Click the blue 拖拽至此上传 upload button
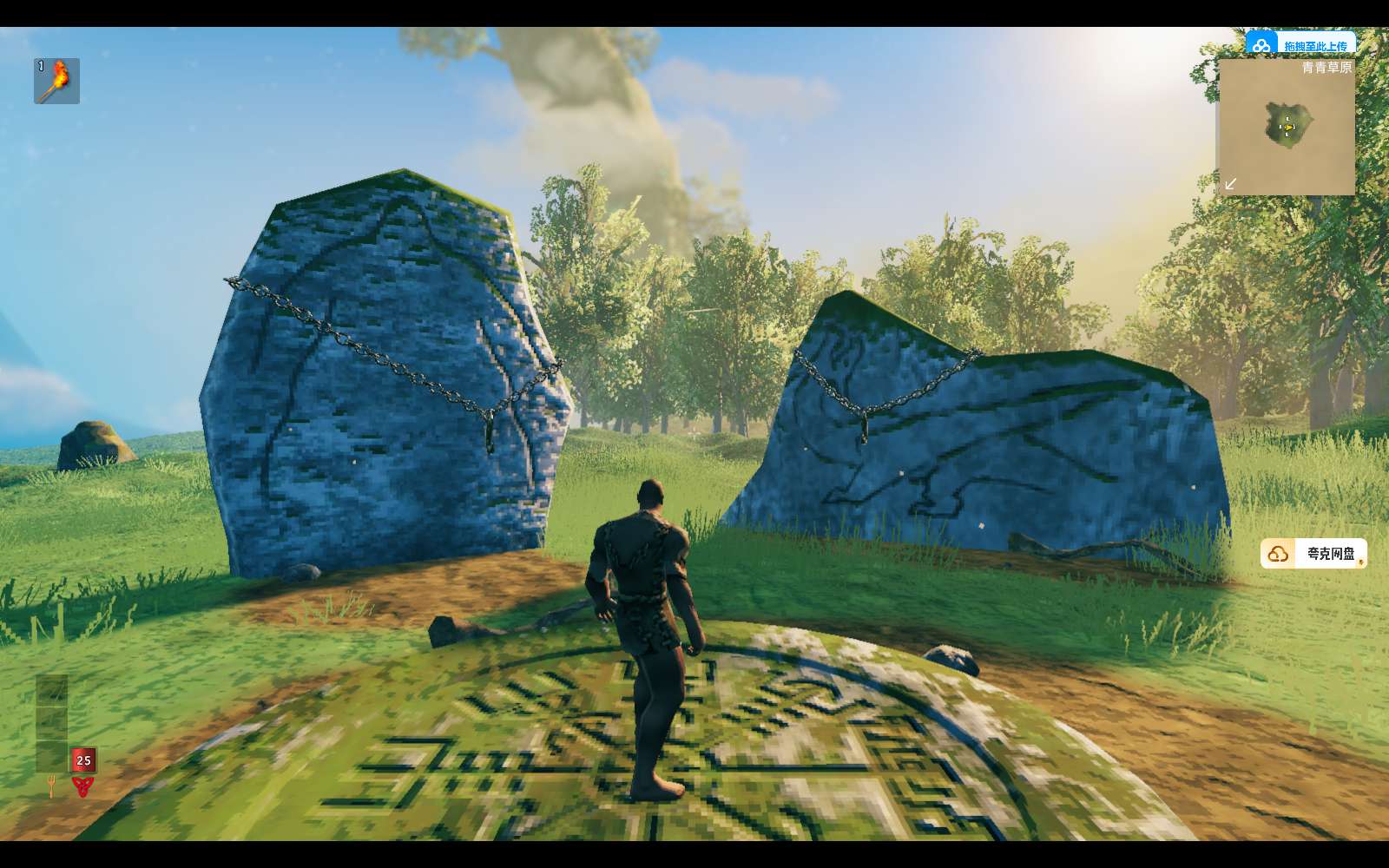The width and height of the screenshot is (1389, 868). point(1300,44)
